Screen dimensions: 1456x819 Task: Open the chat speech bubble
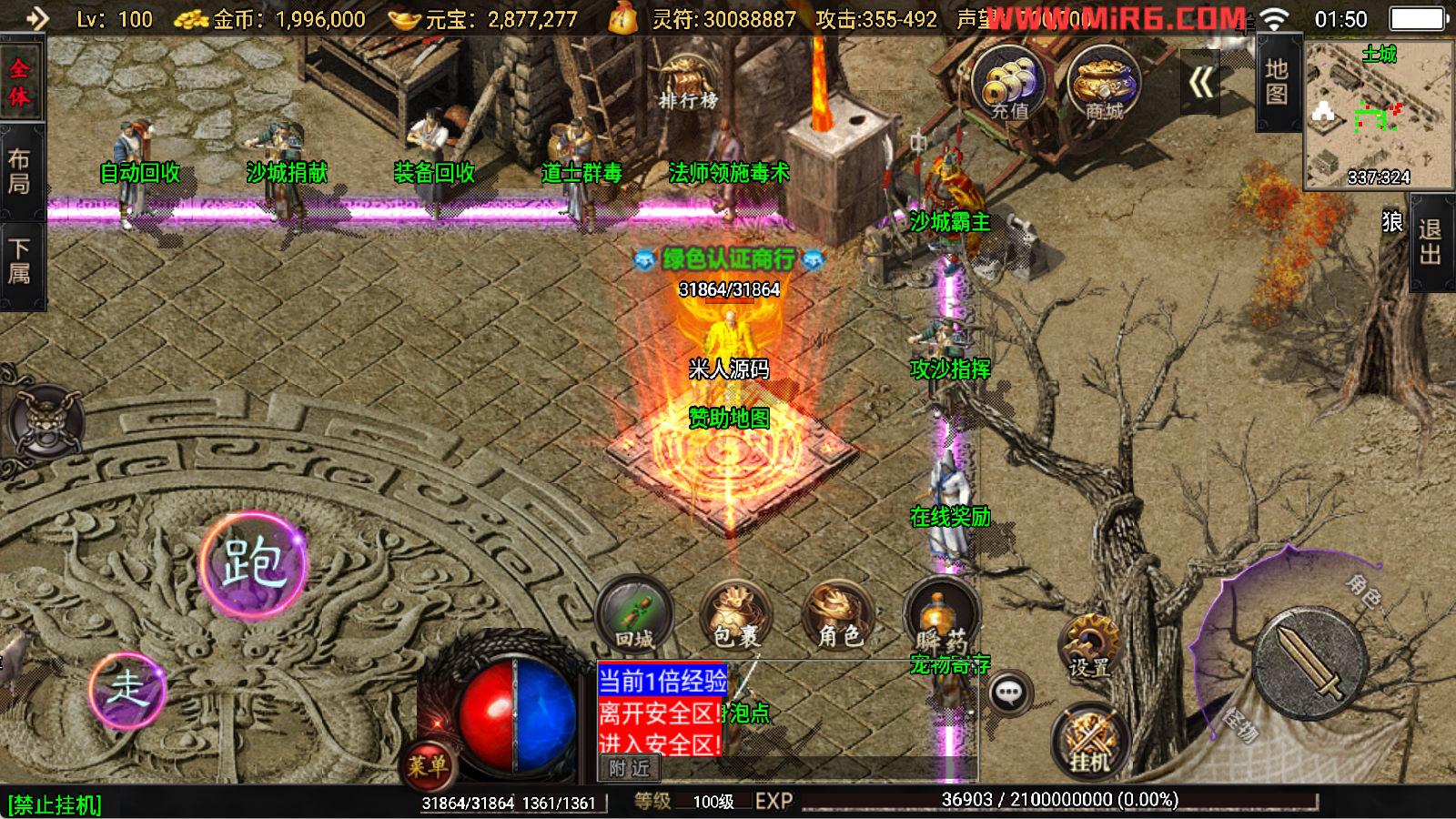pyautogui.click(x=1009, y=694)
